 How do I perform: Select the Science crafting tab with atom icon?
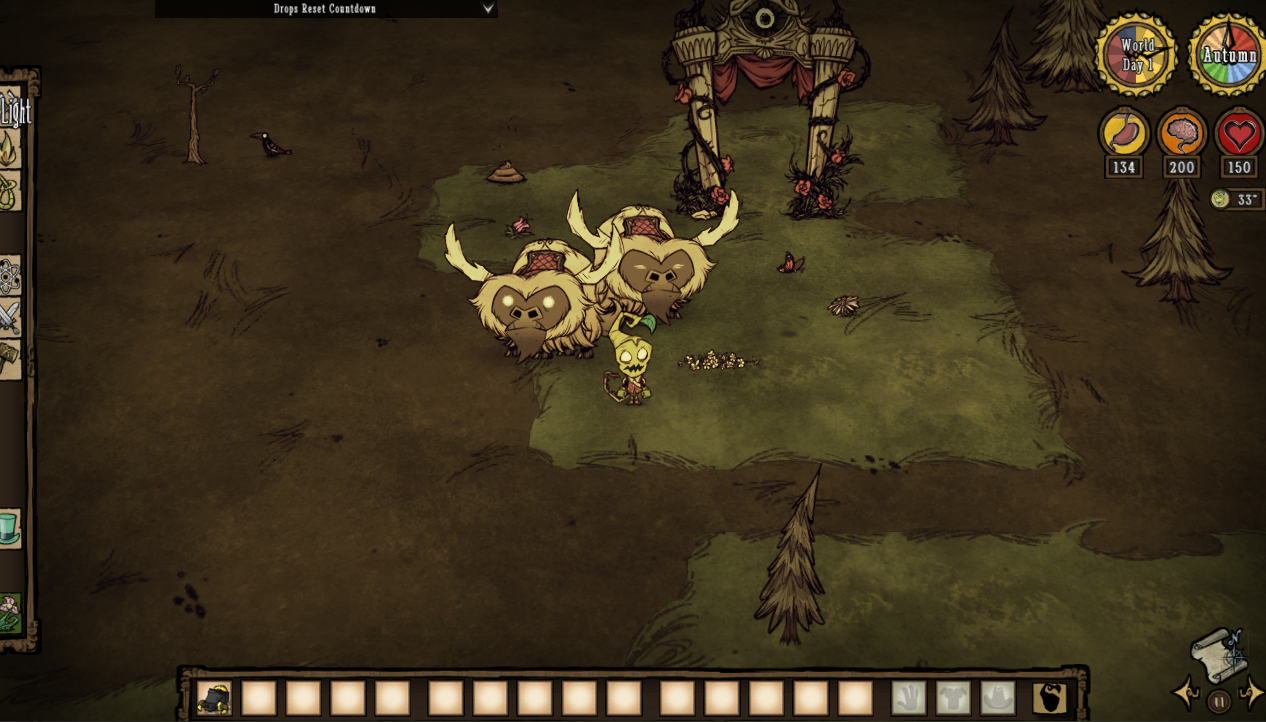(8, 275)
